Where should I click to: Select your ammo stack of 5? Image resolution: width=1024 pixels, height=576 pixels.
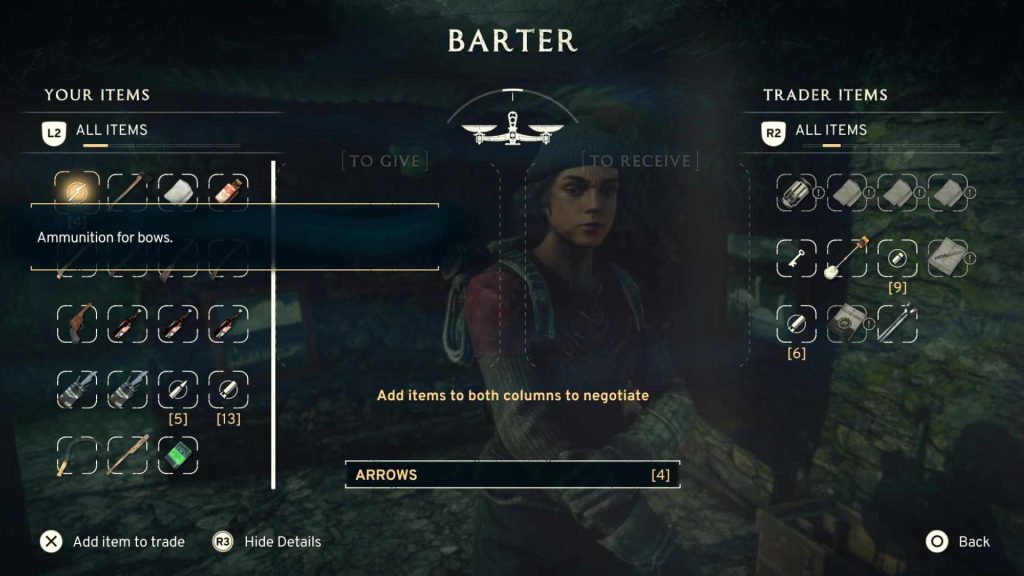pyautogui.click(x=177, y=390)
